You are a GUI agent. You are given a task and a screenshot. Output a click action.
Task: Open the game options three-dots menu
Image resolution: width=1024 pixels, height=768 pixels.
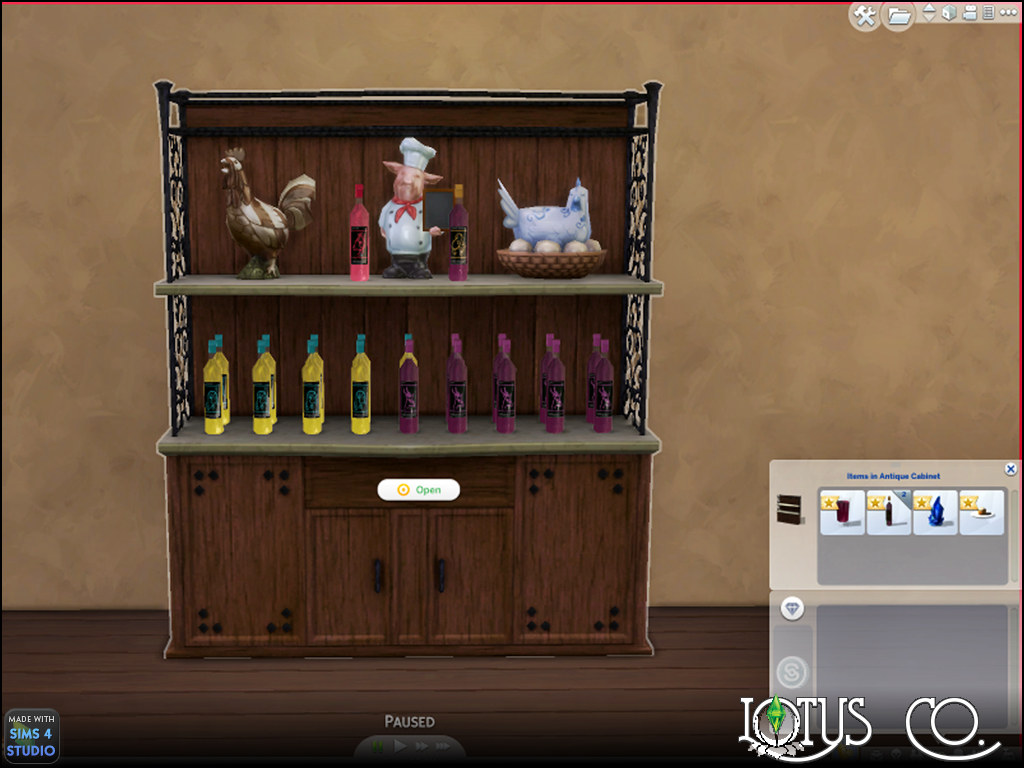(1005, 13)
